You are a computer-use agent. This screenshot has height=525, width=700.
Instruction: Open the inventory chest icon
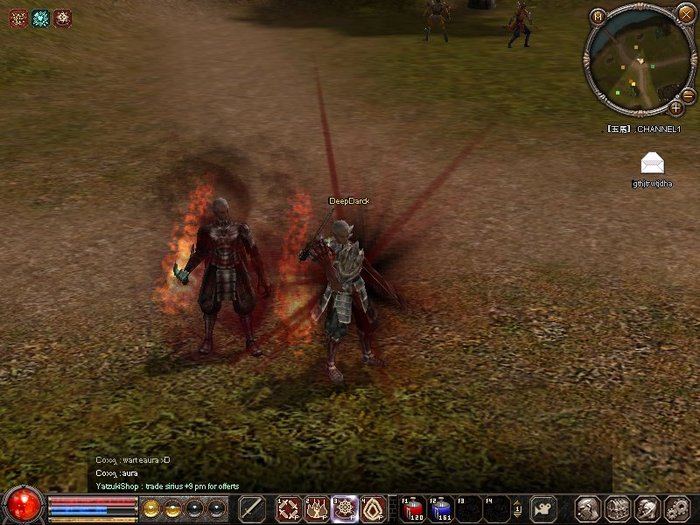point(617,507)
